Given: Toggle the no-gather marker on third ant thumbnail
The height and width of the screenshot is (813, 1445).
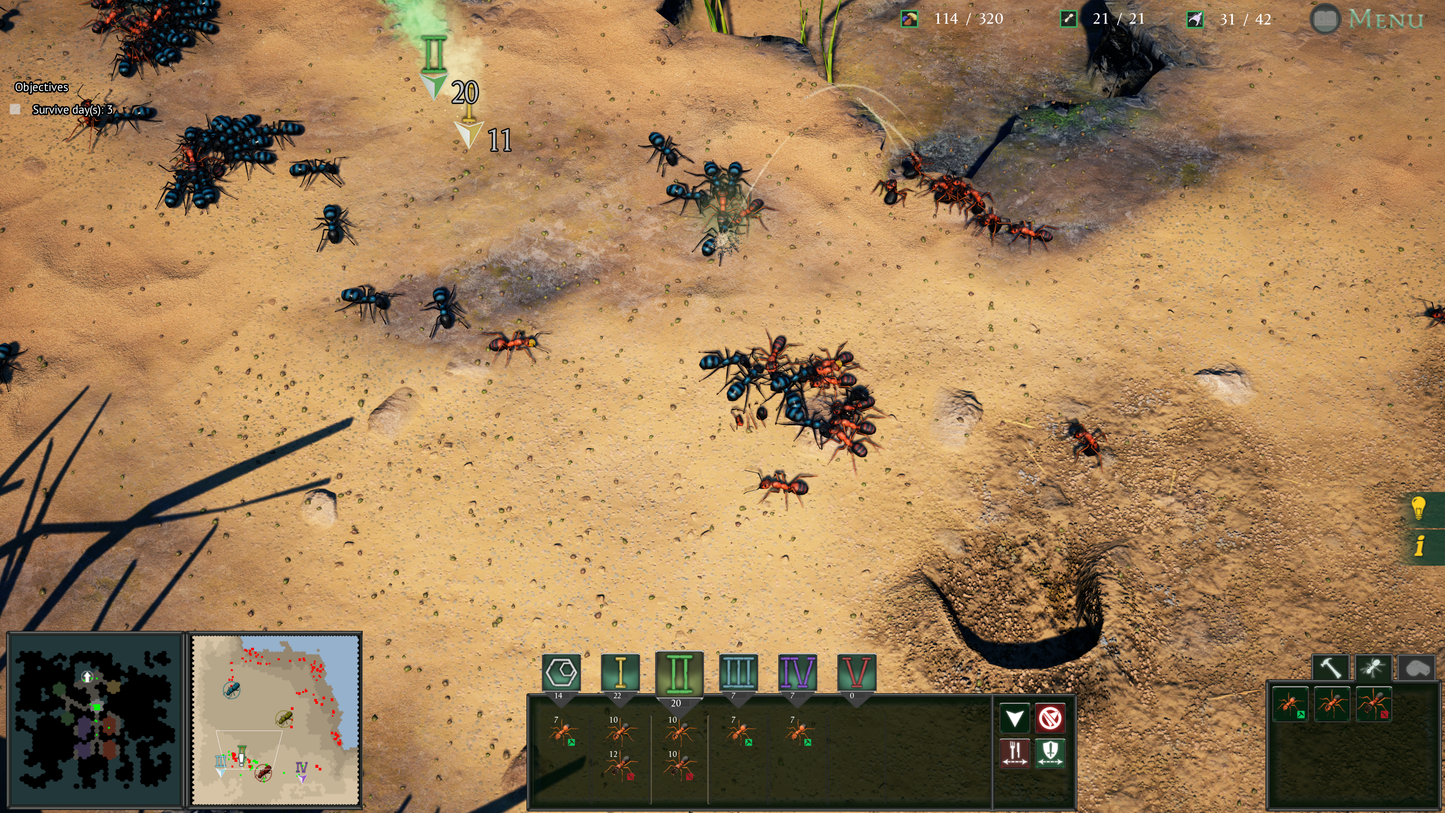Looking at the screenshot, I should coord(1384,714).
